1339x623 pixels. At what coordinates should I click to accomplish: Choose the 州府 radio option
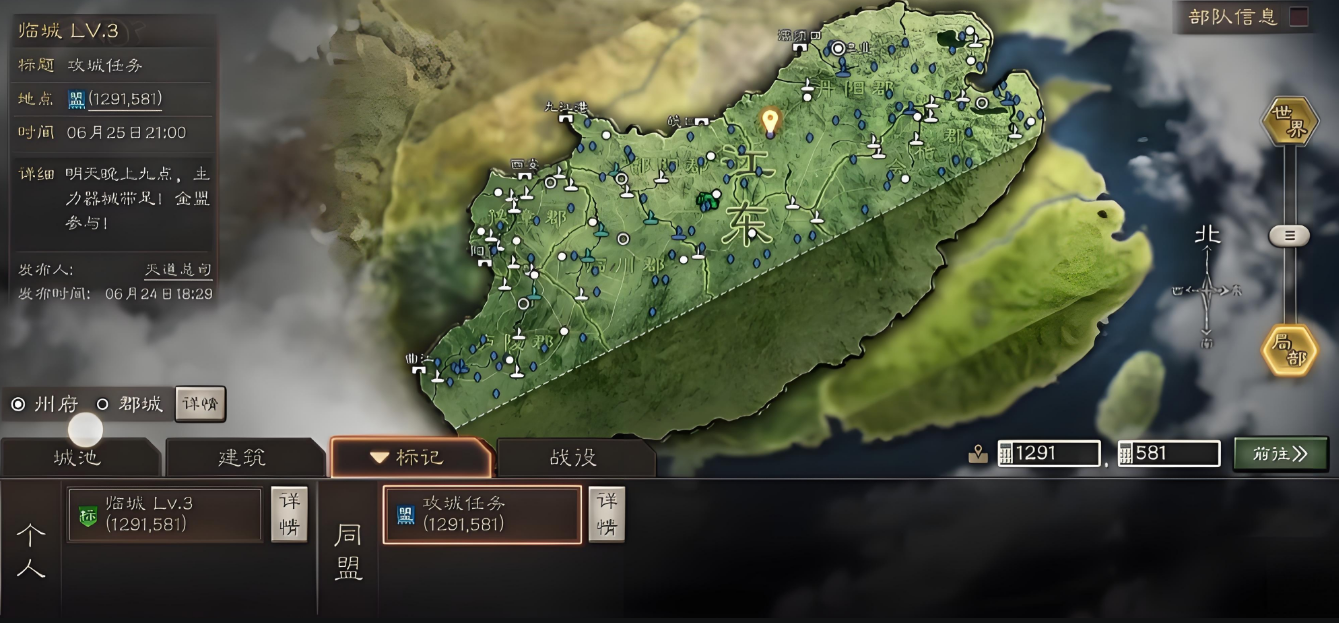click(18, 405)
